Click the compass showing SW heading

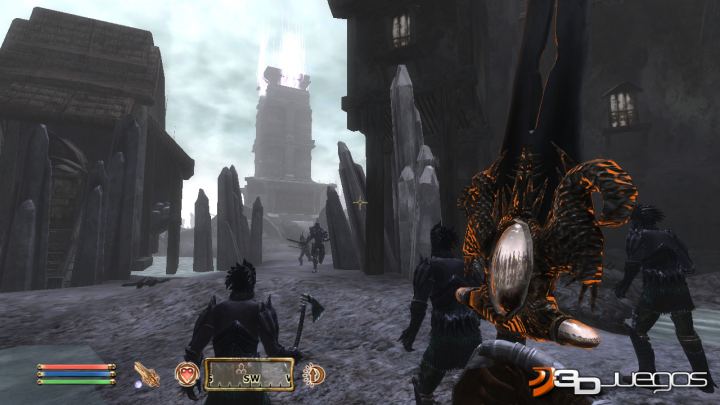click(x=249, y=374)
